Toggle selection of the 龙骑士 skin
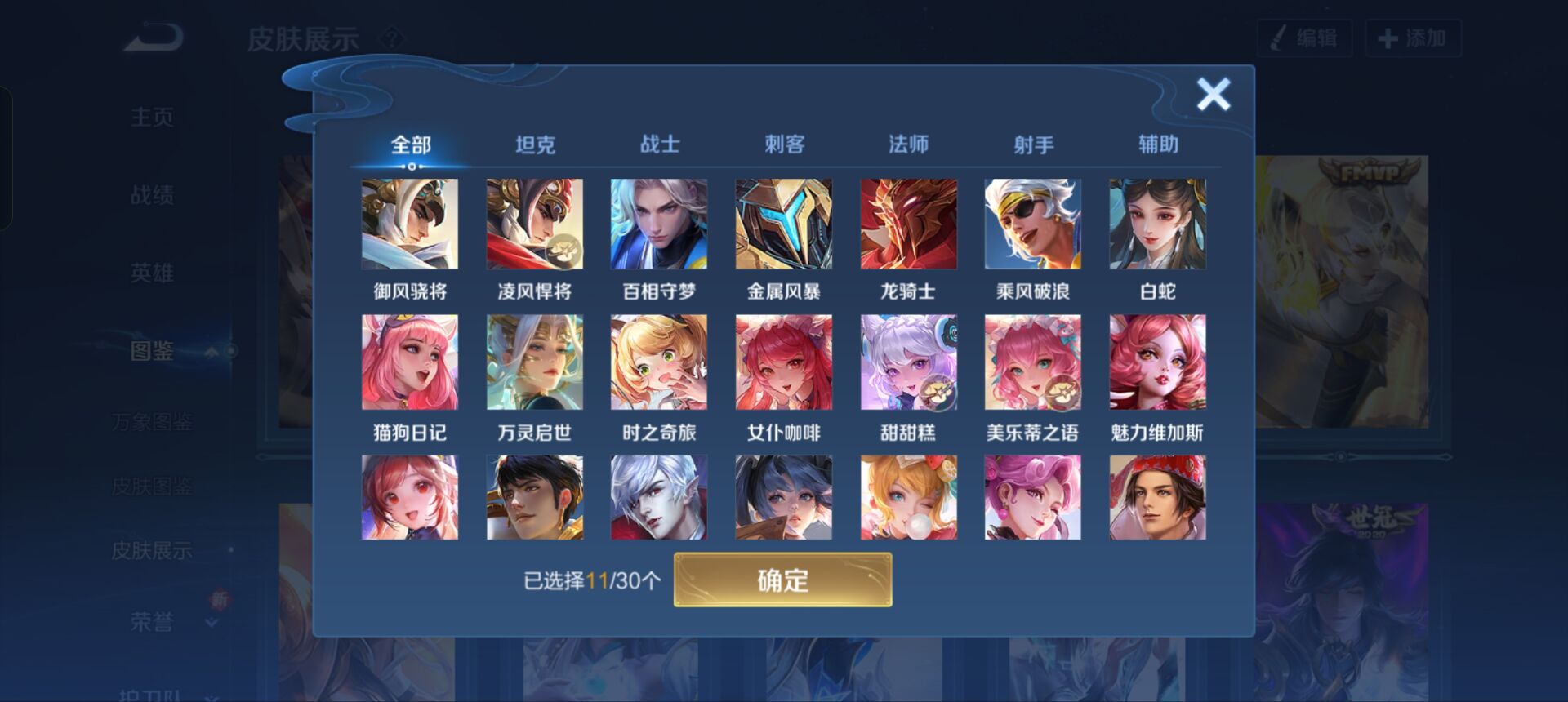The height and width of the screenshot is (702, 1568). 909,223
